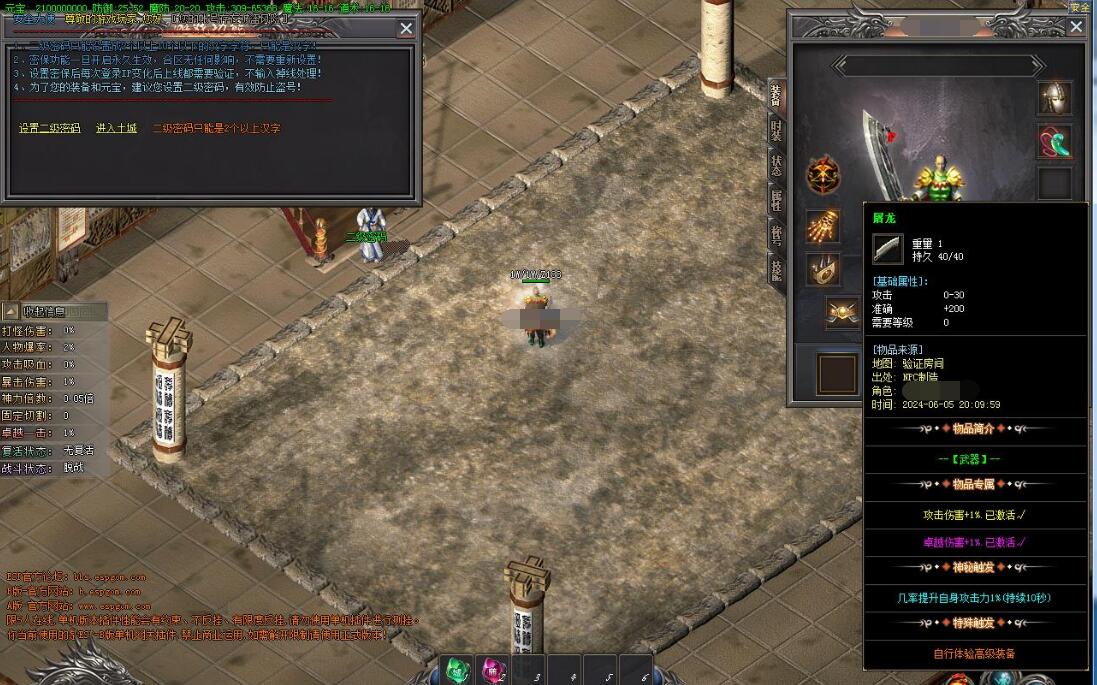Choose the 设置二级密码 link

[50, 129]
